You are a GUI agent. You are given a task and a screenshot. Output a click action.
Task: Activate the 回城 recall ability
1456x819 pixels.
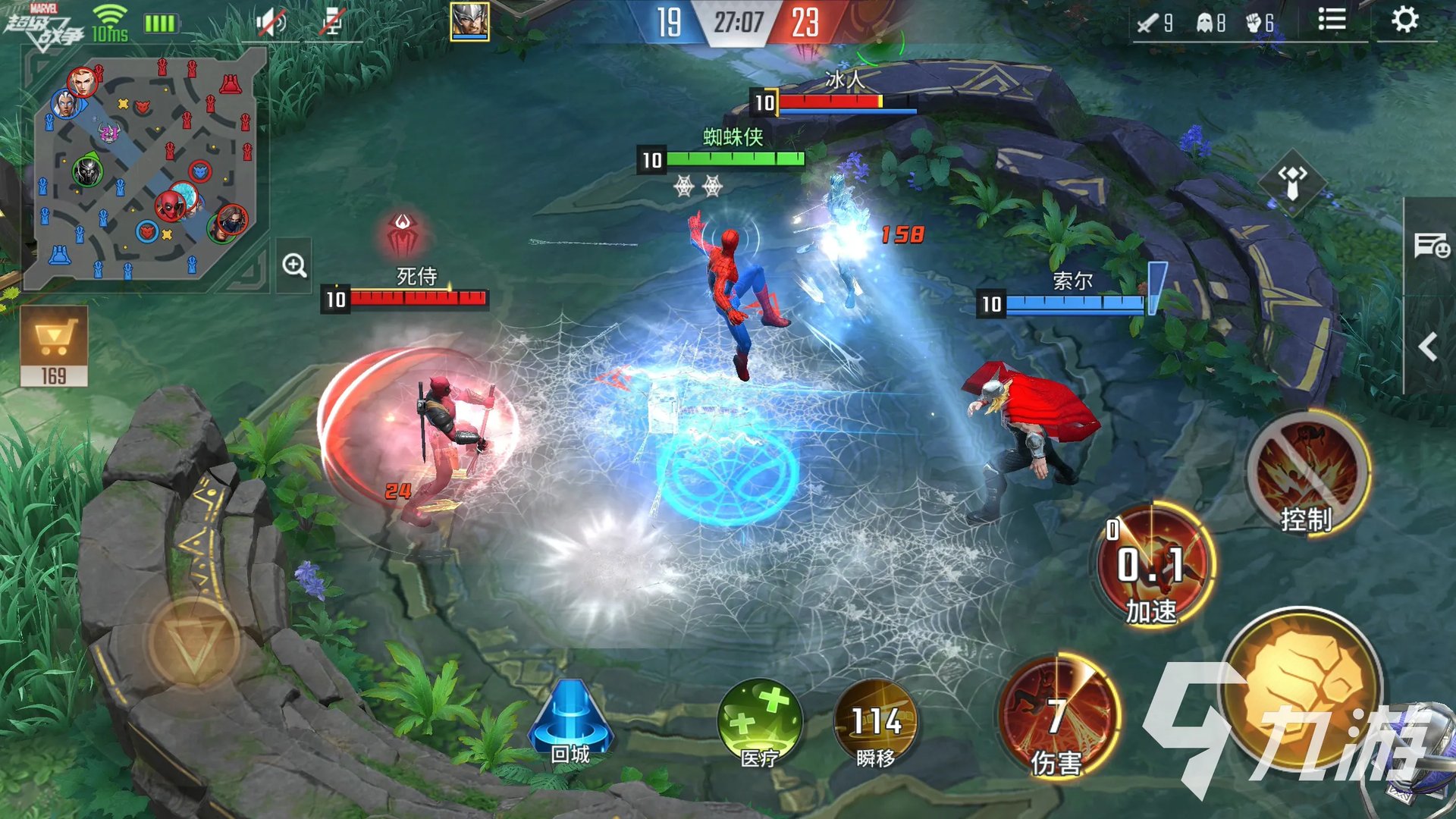(570, 722)
